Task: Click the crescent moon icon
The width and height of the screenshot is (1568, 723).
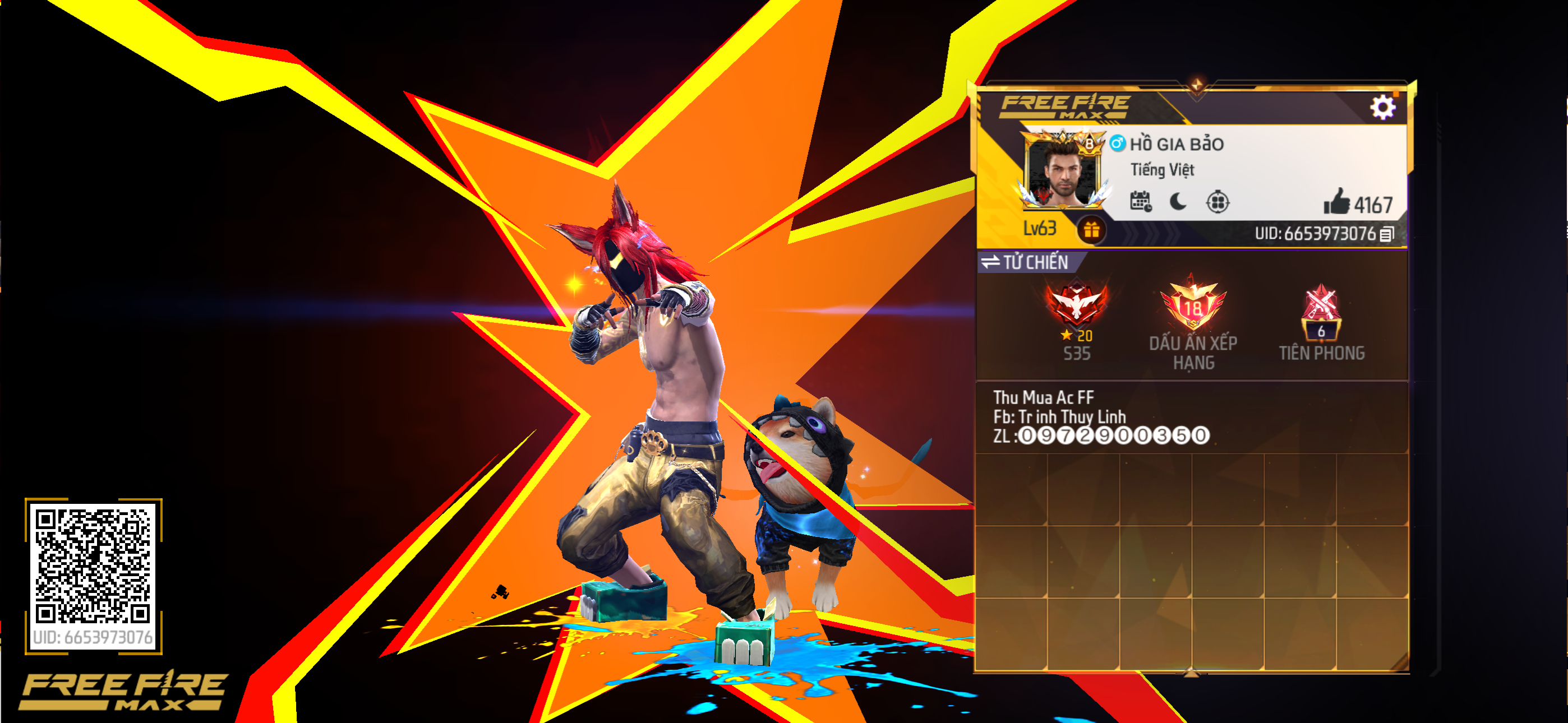Action: coord(1178,201)
